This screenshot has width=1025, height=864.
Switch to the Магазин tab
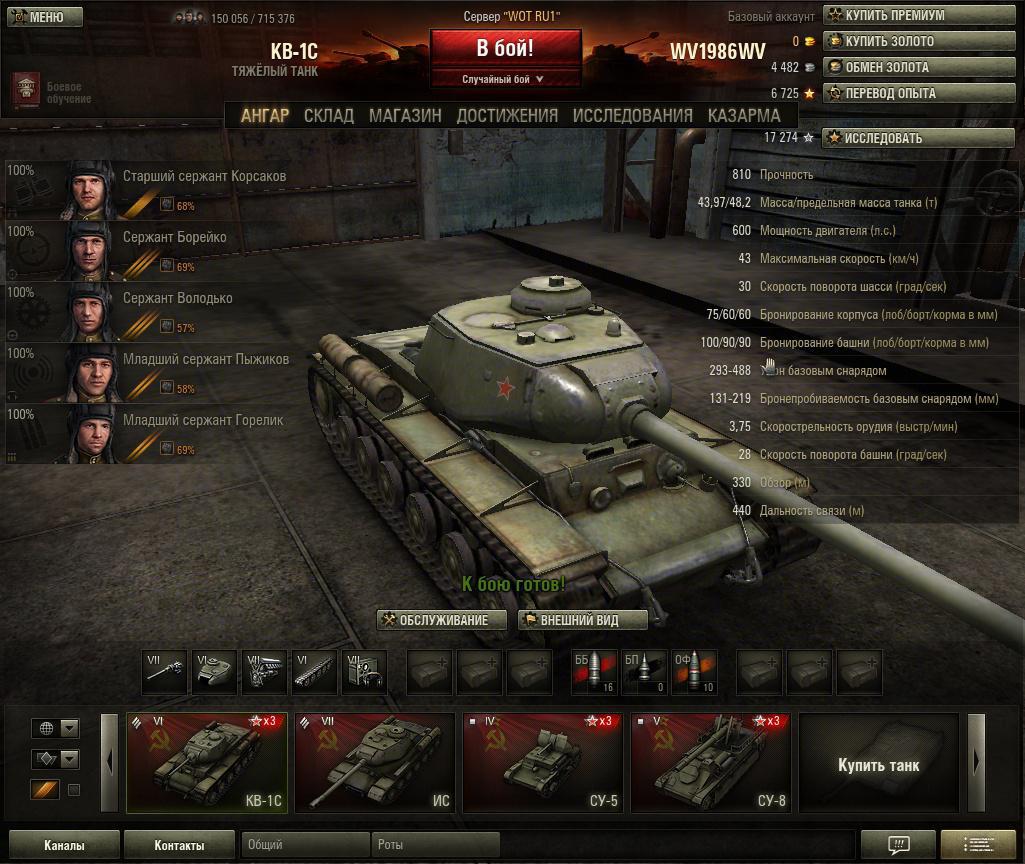(405, 115)
